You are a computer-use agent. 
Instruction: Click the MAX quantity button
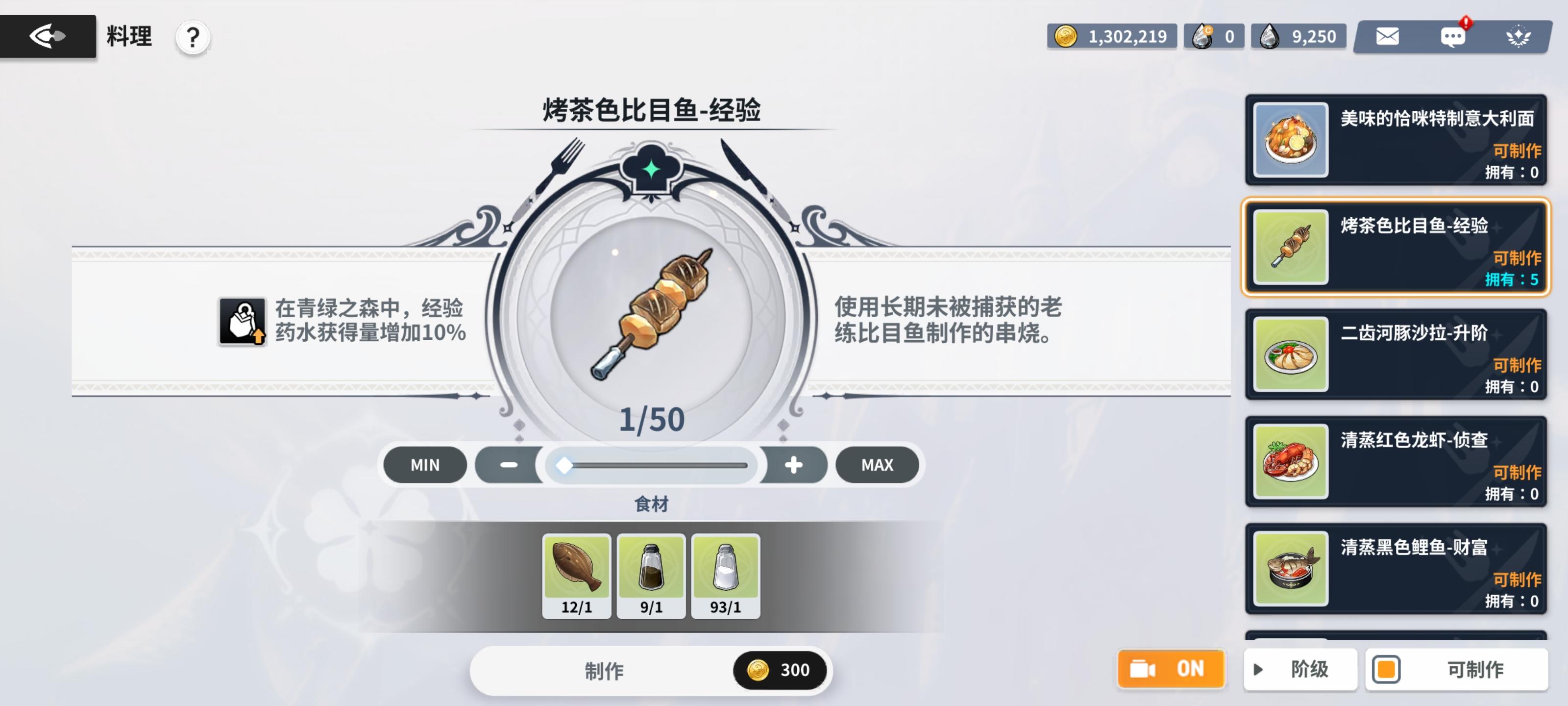877,465
